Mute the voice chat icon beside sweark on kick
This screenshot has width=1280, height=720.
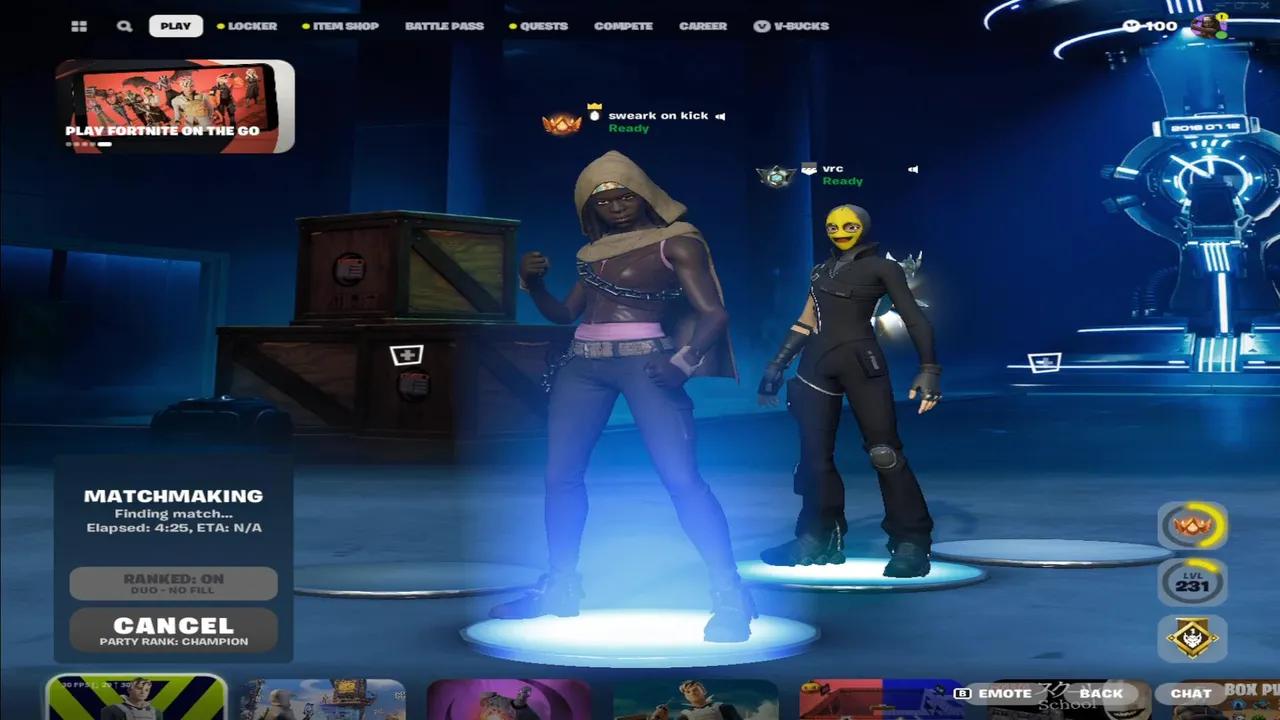(720, 115)
